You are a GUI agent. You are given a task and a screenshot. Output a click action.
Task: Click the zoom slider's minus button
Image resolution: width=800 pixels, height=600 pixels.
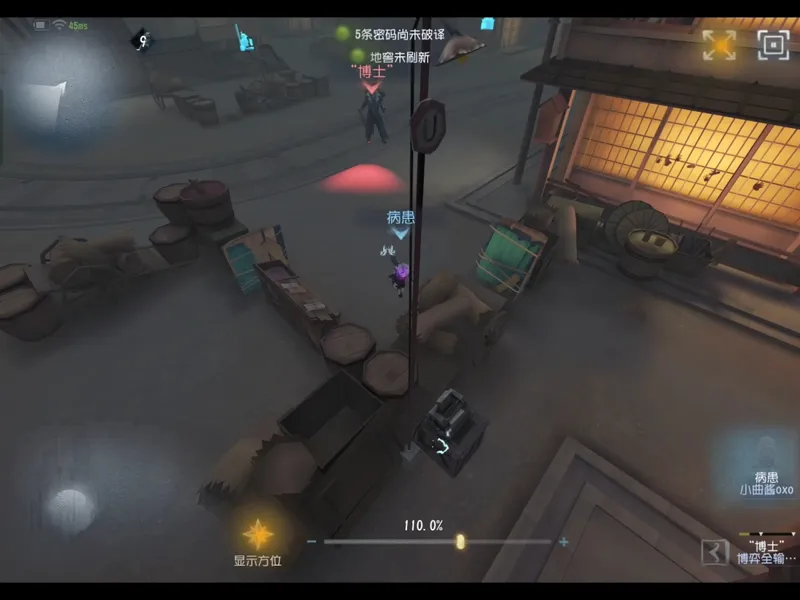(312, 542)
